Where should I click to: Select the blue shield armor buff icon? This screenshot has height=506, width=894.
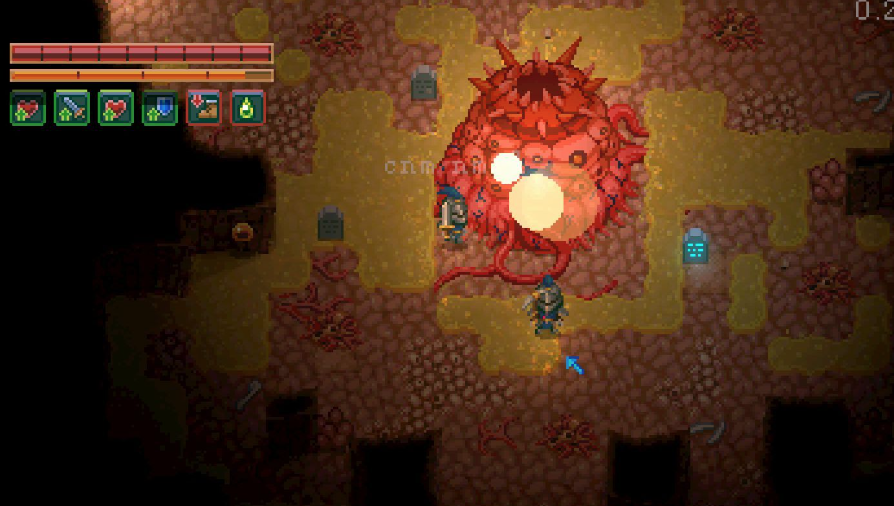(x=160, y=108)
